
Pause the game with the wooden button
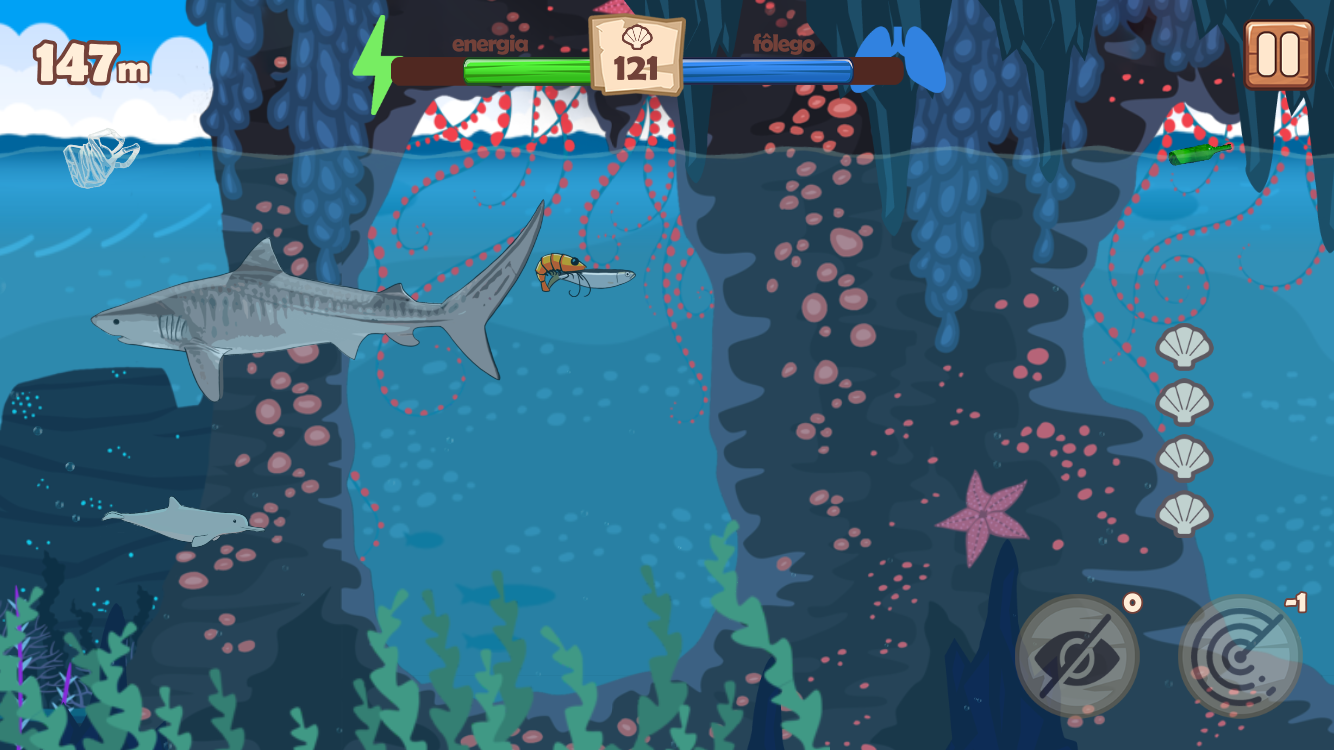tap(1278, 54)
